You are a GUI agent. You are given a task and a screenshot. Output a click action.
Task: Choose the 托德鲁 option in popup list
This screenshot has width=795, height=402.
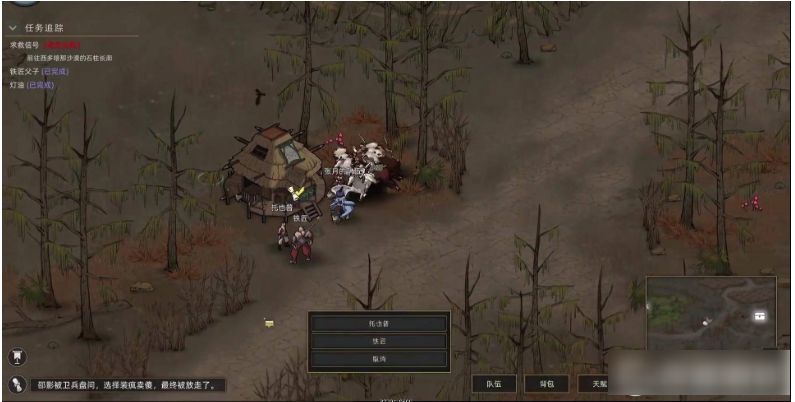tap(378, 323)
